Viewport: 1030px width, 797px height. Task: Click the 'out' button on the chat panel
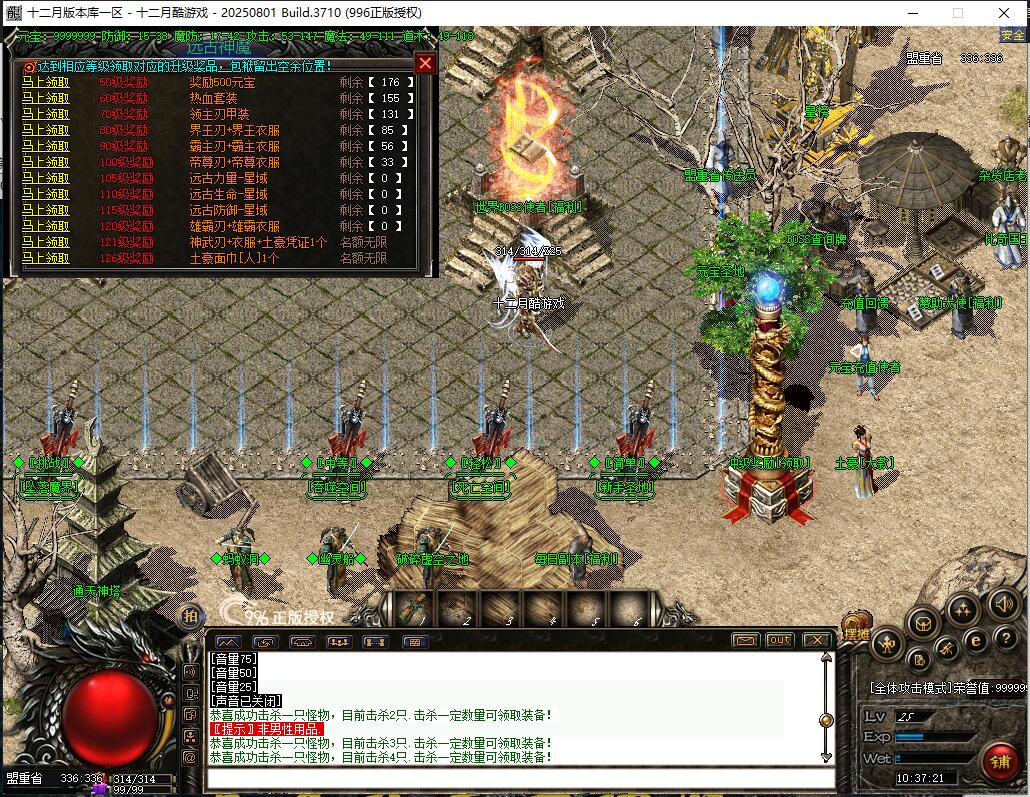coord(779,641)
